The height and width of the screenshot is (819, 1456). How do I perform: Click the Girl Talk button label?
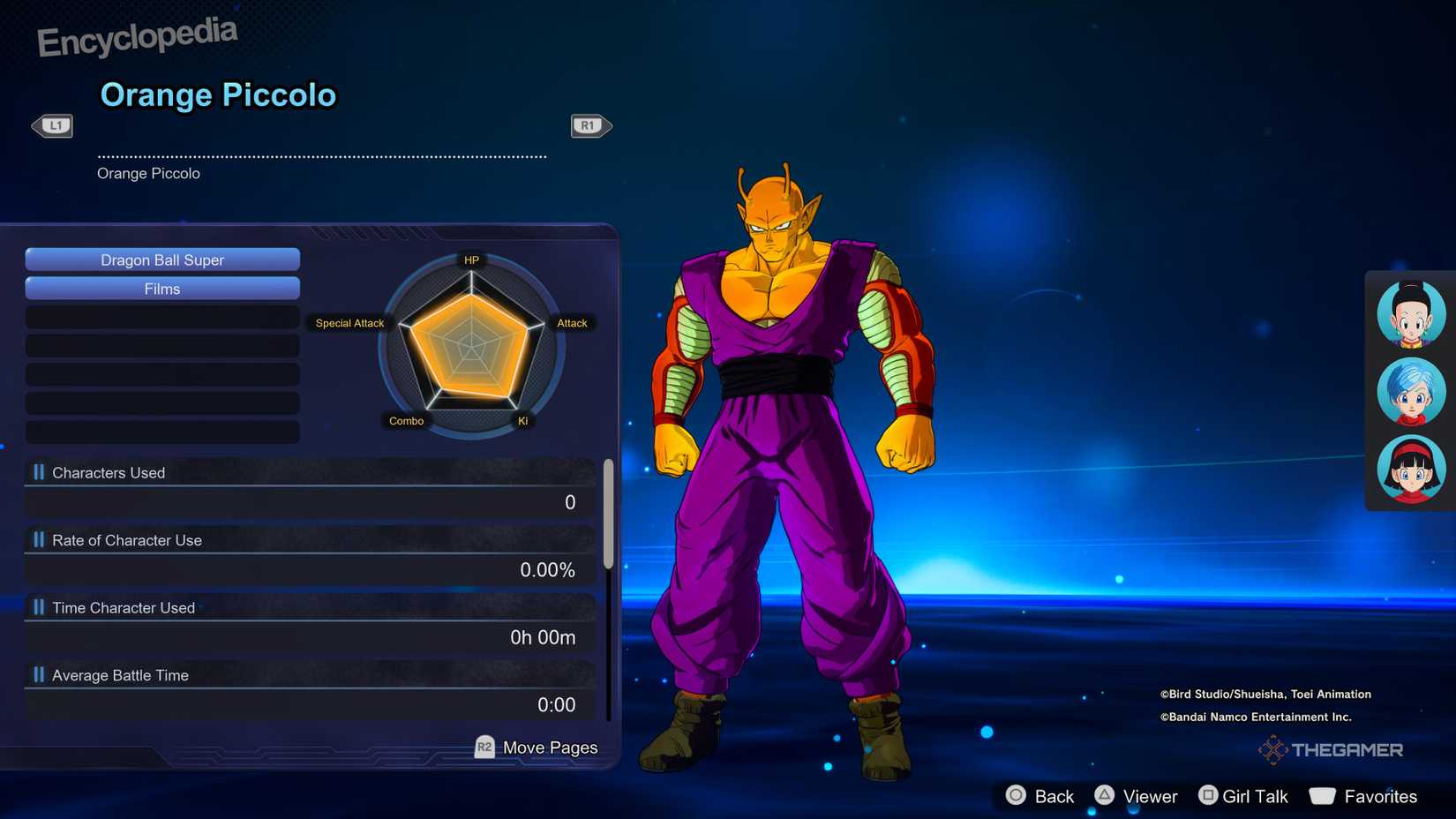coord(1254,795)
